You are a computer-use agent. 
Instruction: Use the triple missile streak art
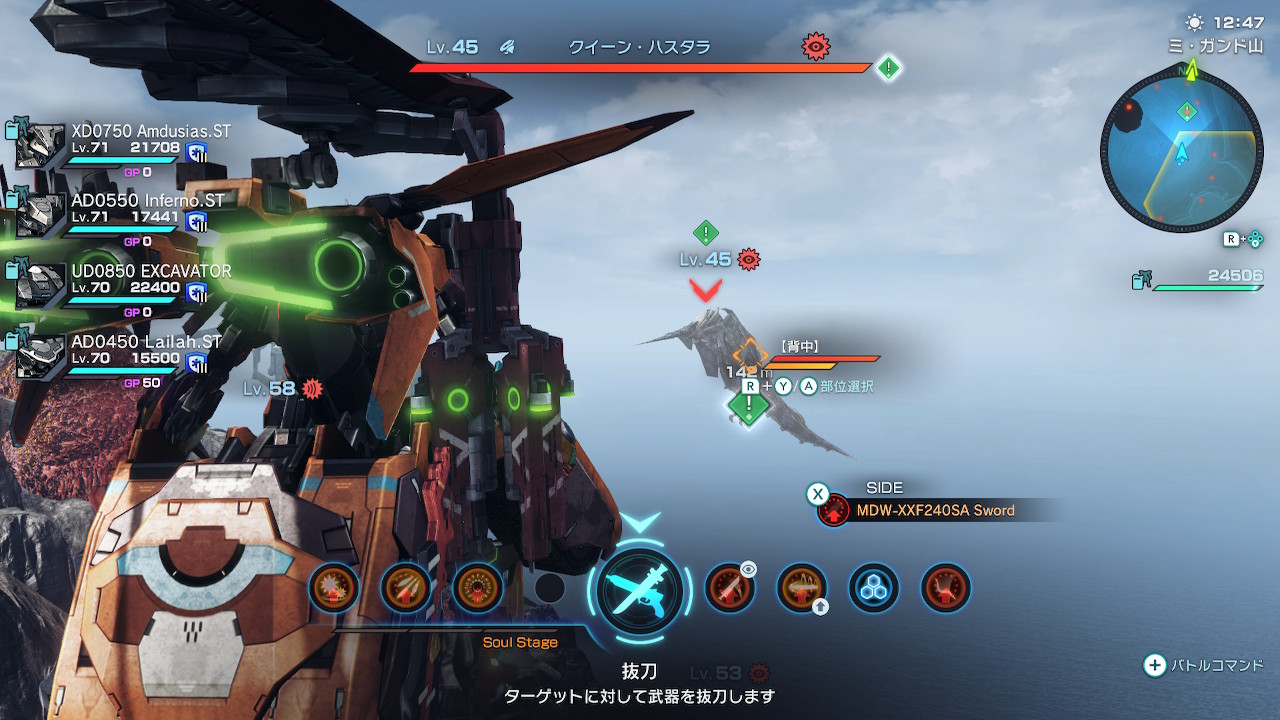406,587
